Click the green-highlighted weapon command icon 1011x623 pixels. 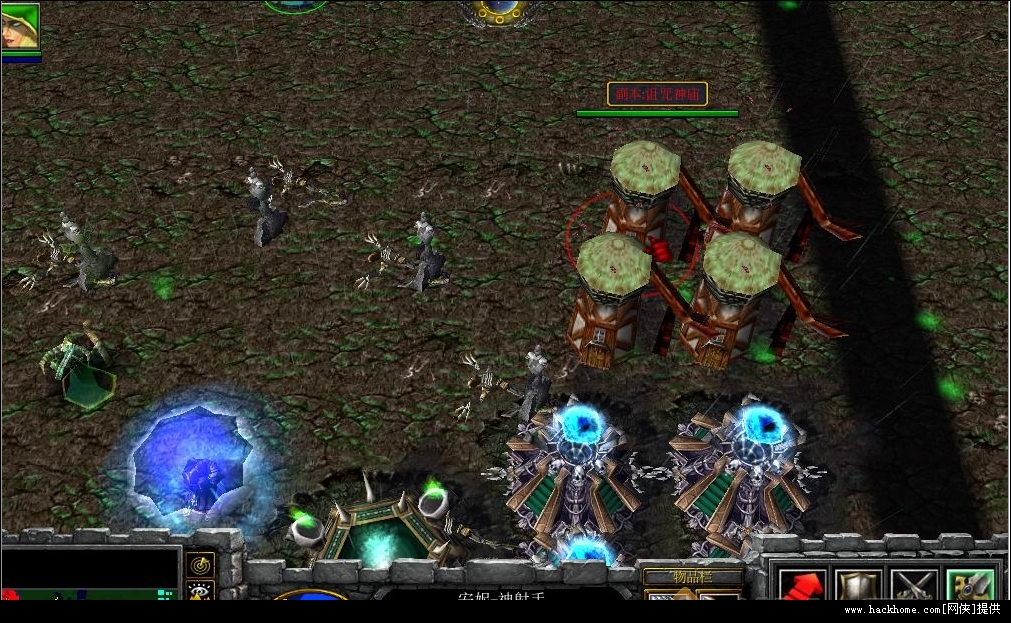[970, 585]
